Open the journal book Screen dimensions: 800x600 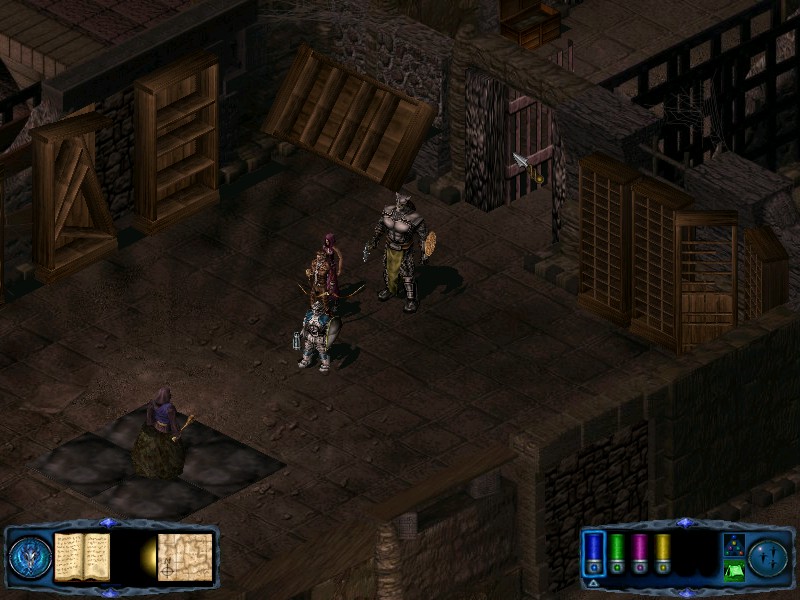[82, 556]
